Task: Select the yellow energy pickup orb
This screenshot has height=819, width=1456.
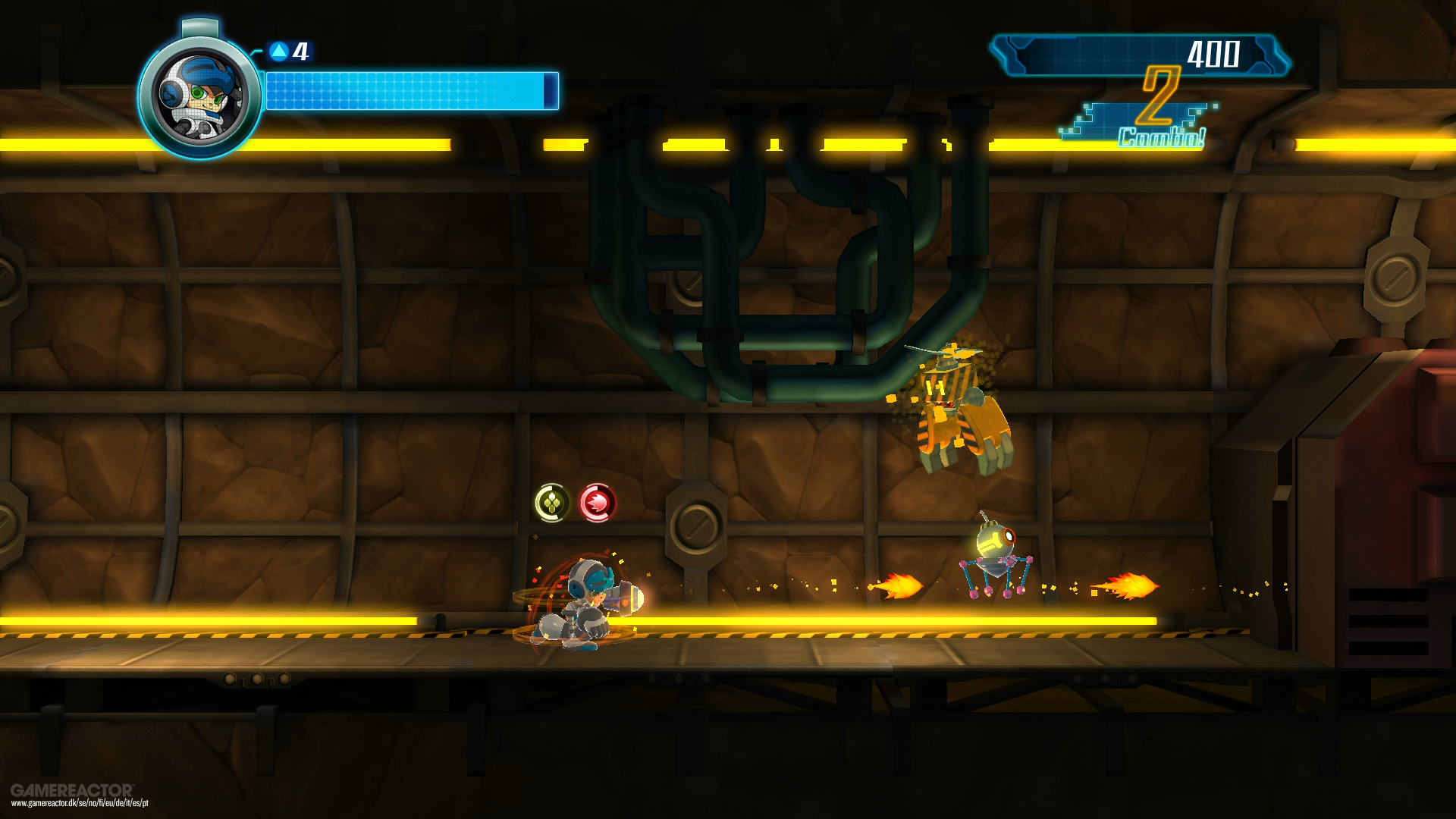Action: click(x=552, y=502)
